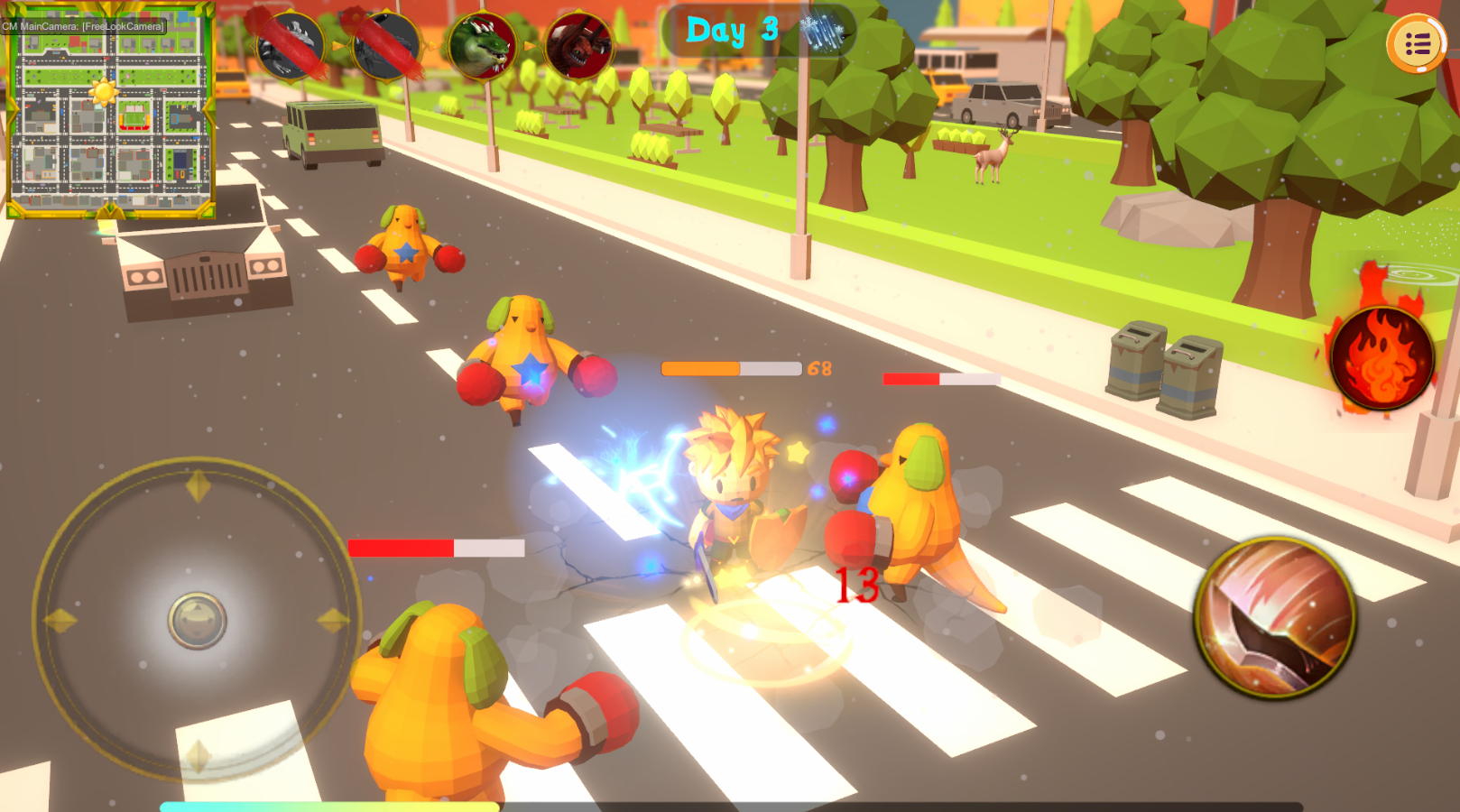Click the first defeated boss portrait
The image size is (1460, 812).
(x=290, y=45)
